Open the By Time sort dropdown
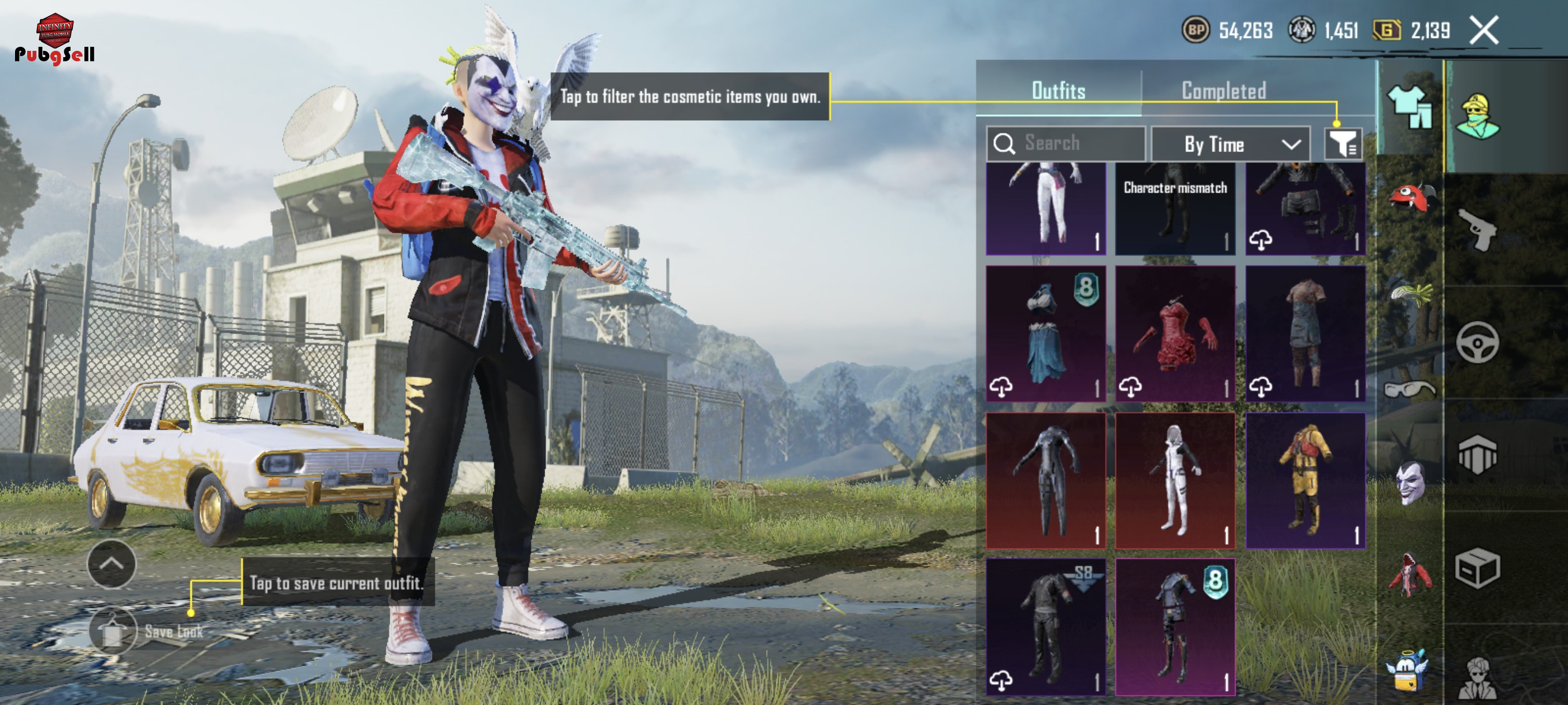This screenshot has width=1568, height=705. coord(1230,144)
